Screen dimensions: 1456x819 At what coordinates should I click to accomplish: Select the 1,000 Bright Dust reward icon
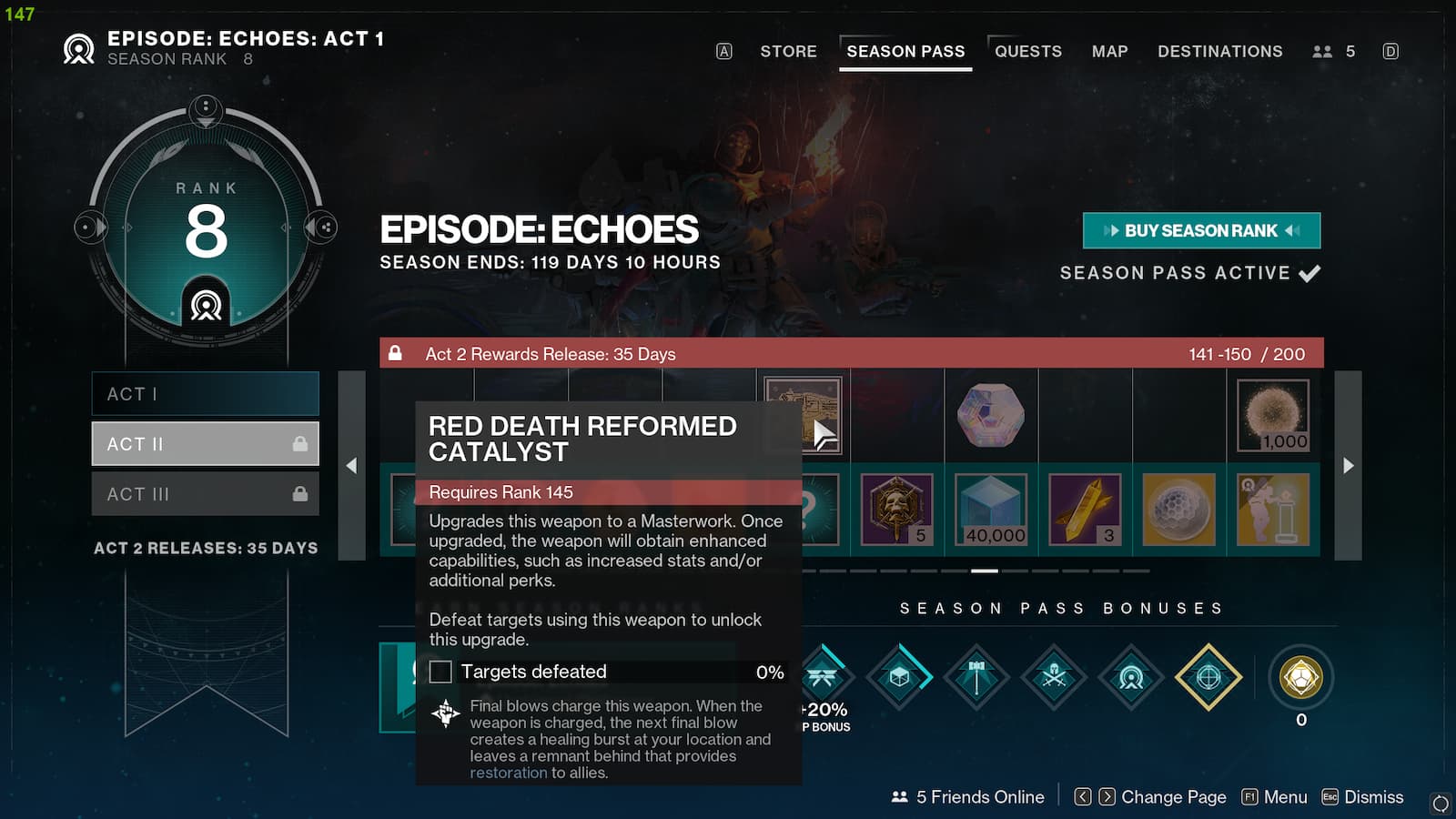point(1273,416)
